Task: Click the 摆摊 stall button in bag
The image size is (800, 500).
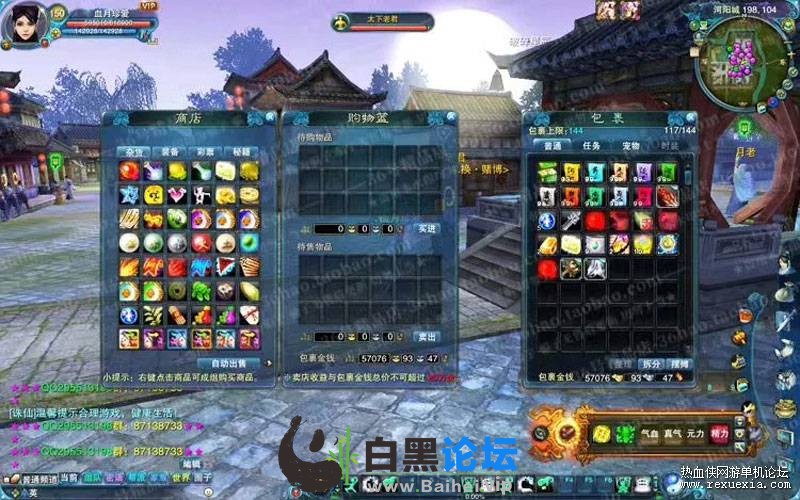Action: (x=679, y=362)
